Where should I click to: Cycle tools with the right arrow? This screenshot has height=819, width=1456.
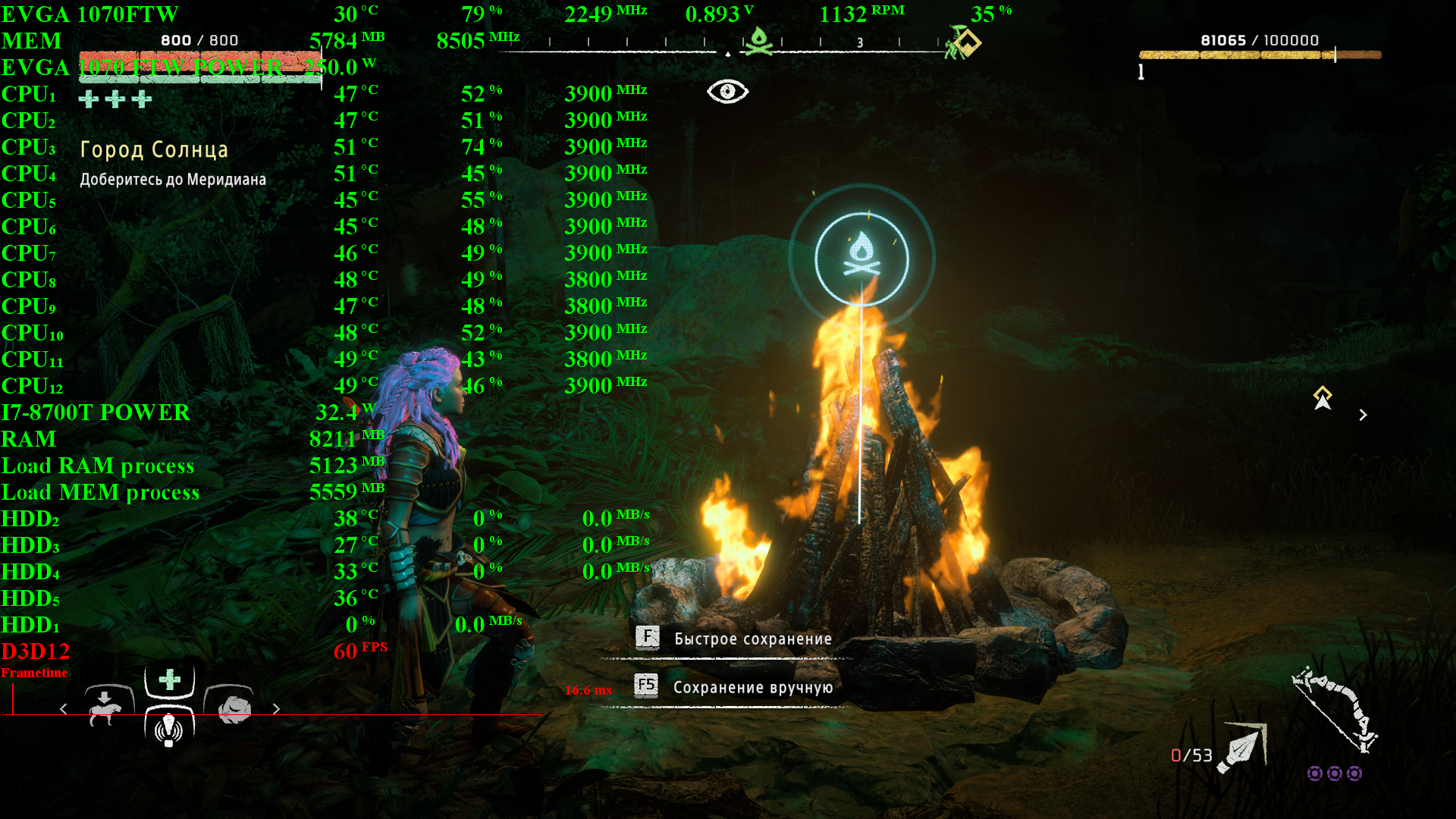tap(276, 709)
